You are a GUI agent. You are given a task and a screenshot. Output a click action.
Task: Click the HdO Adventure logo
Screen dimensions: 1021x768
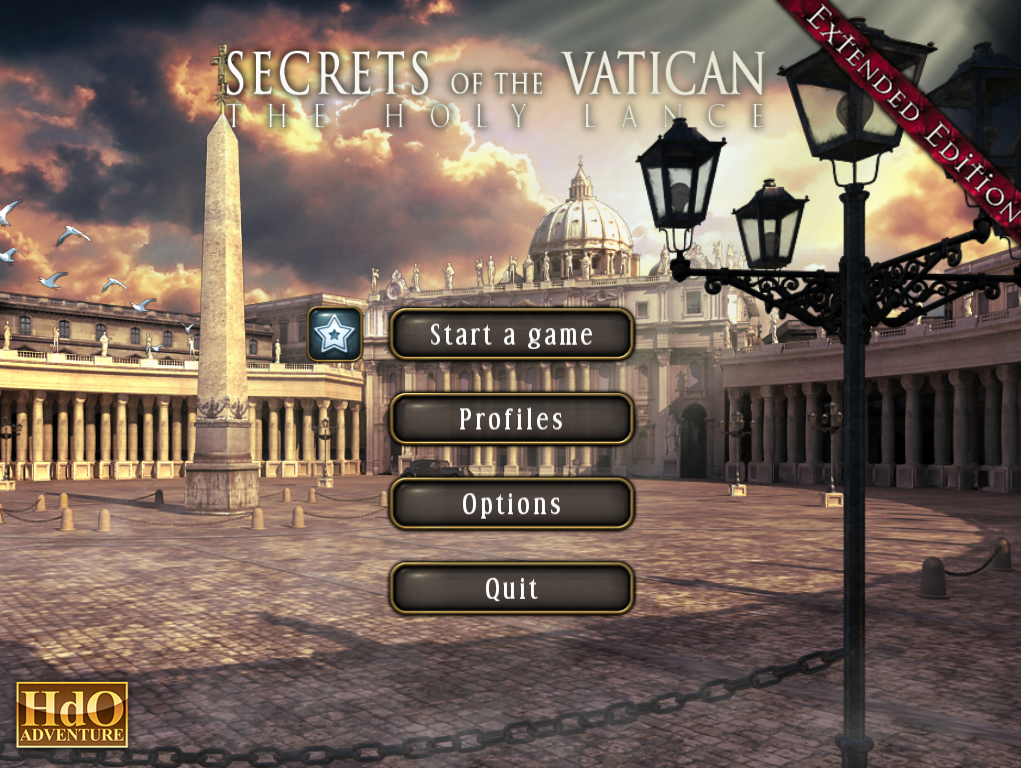[x=72, y=714]
